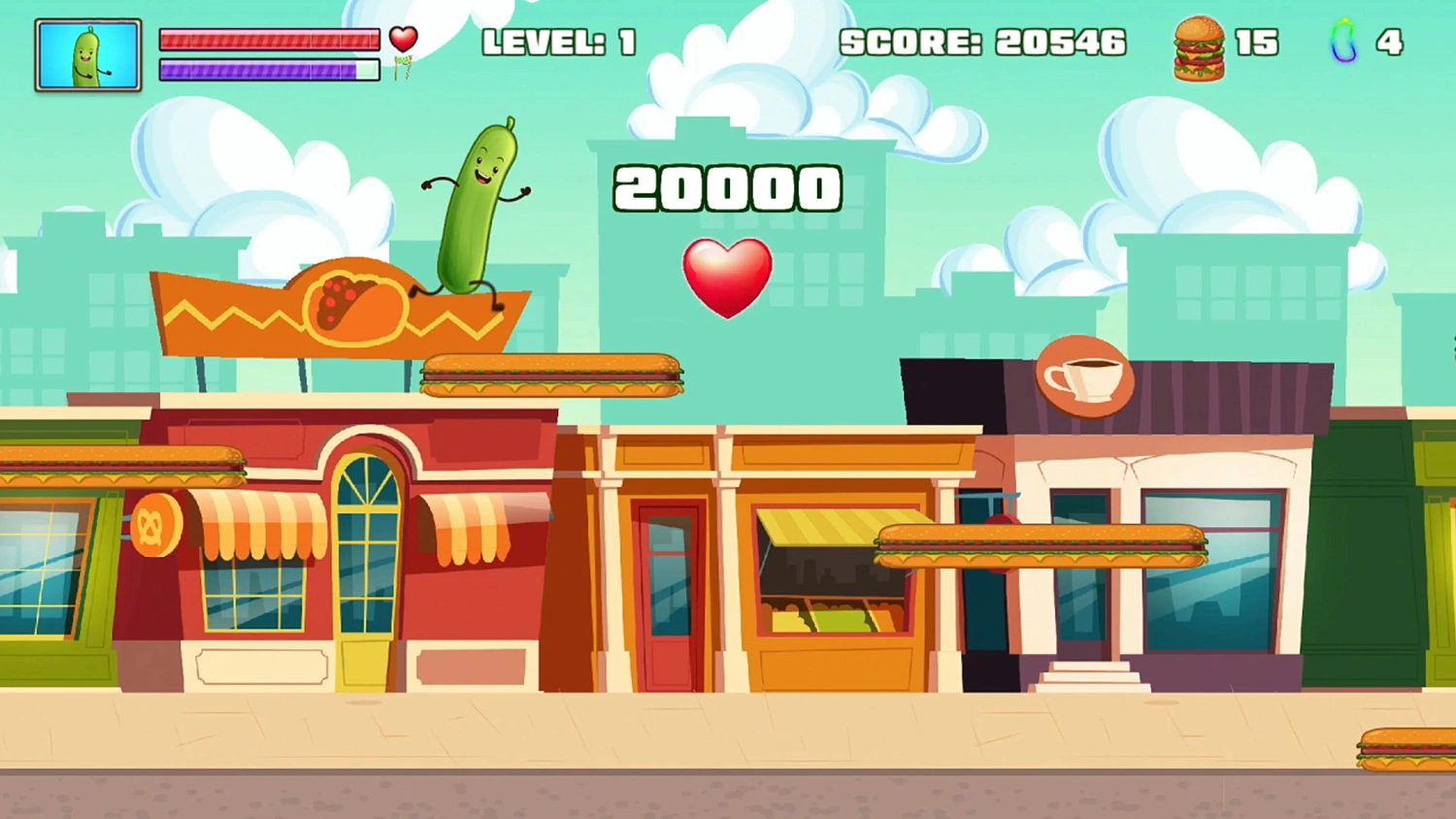Click the long sandwich platform near the cafe
Image resolution: width=1456 pixels, height=819 pixels.
(1039, 545)
